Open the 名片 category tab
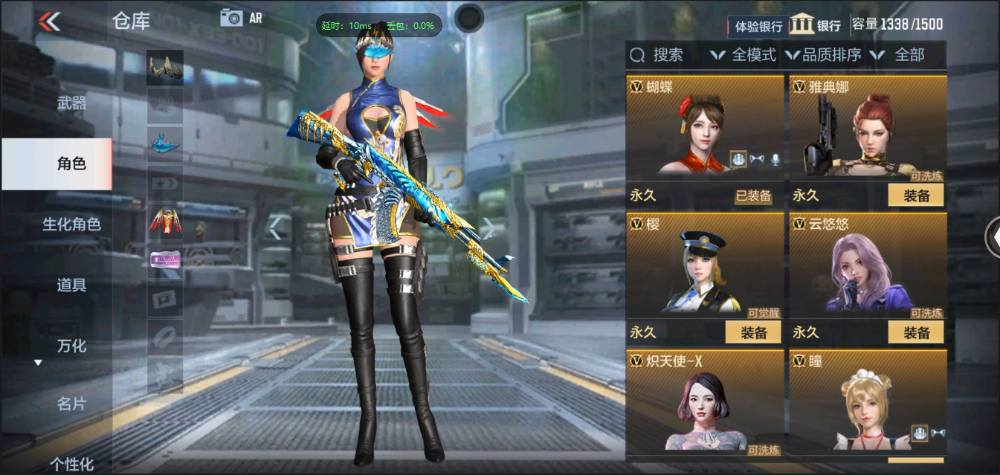The image size is (1000, 475). point(71,404)
